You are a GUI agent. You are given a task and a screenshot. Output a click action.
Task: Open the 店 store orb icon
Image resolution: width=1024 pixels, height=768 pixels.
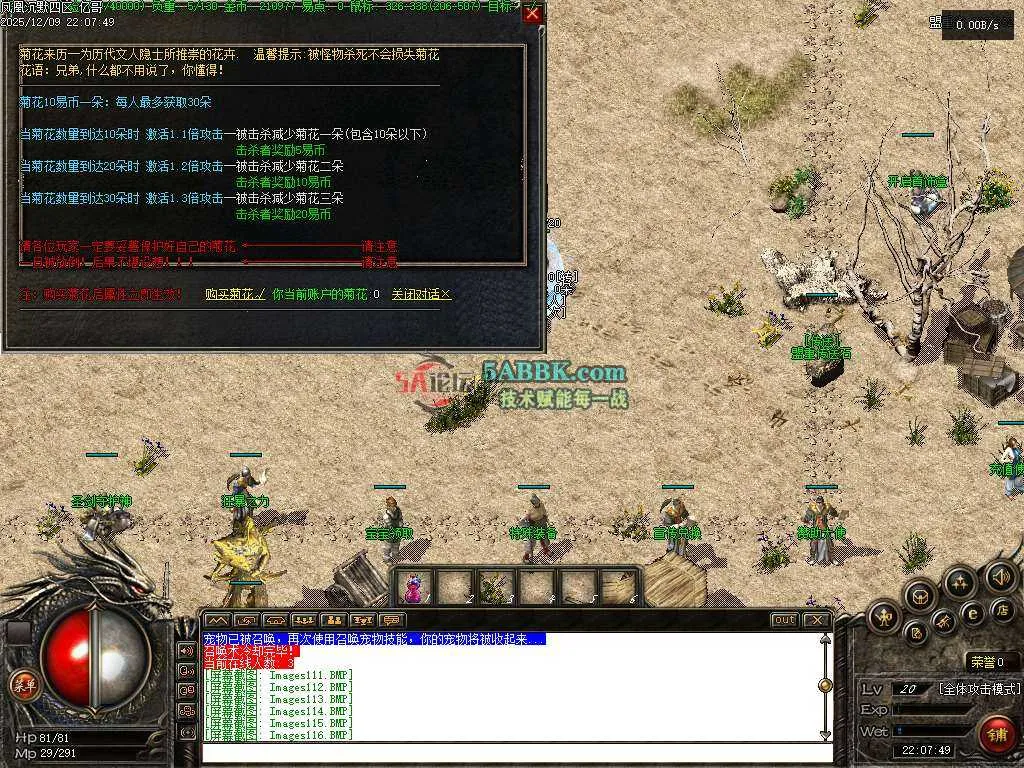coord(1001,609)
